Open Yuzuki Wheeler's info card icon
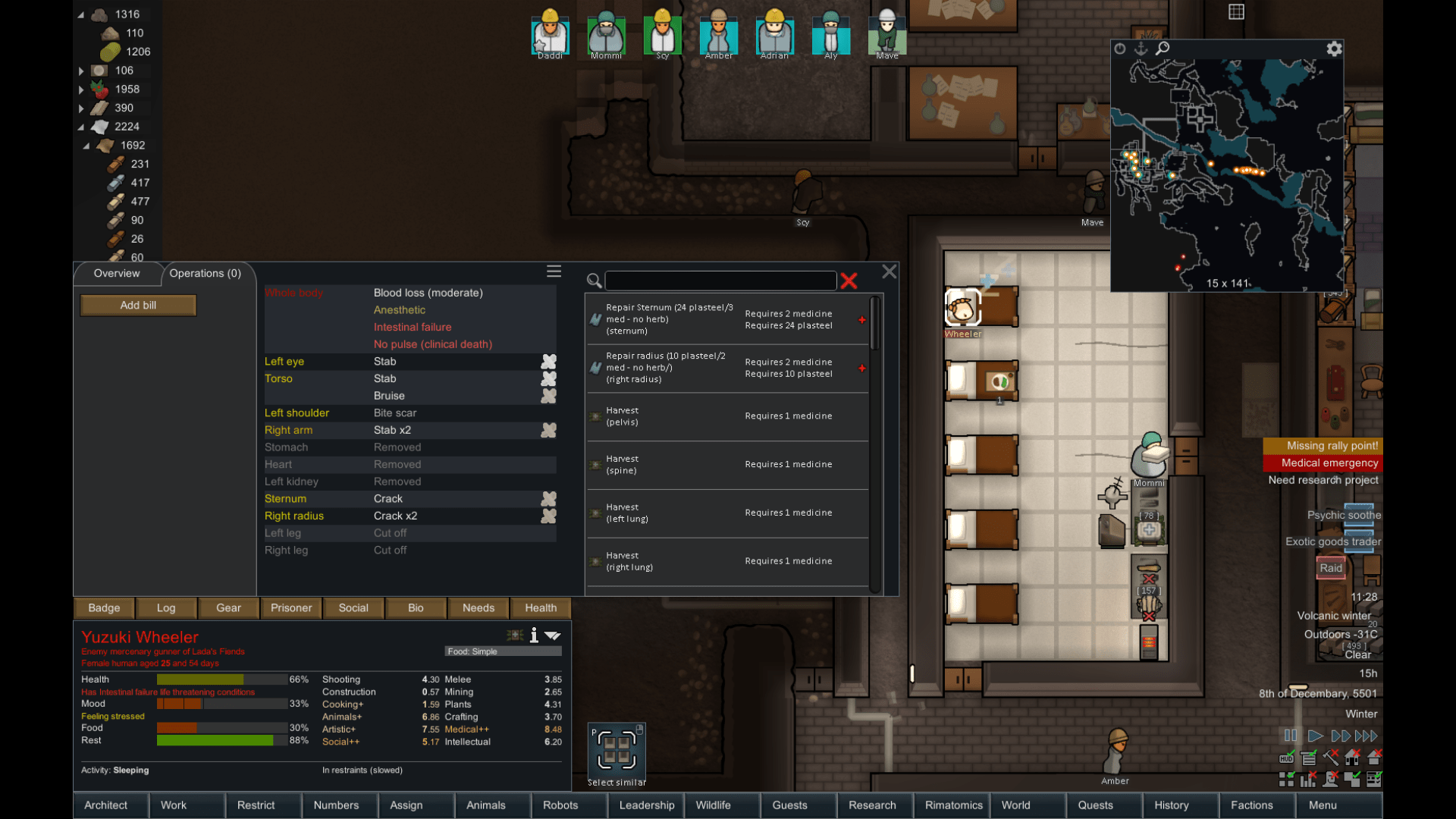 coord(535,635)
